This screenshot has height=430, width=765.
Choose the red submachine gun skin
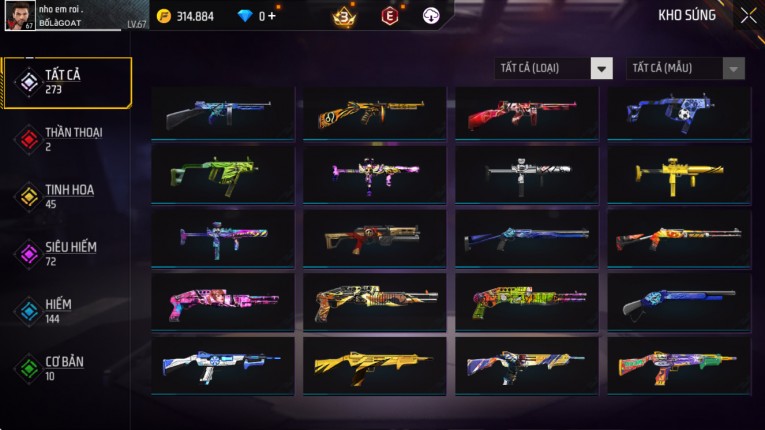(x=527, y=111)
